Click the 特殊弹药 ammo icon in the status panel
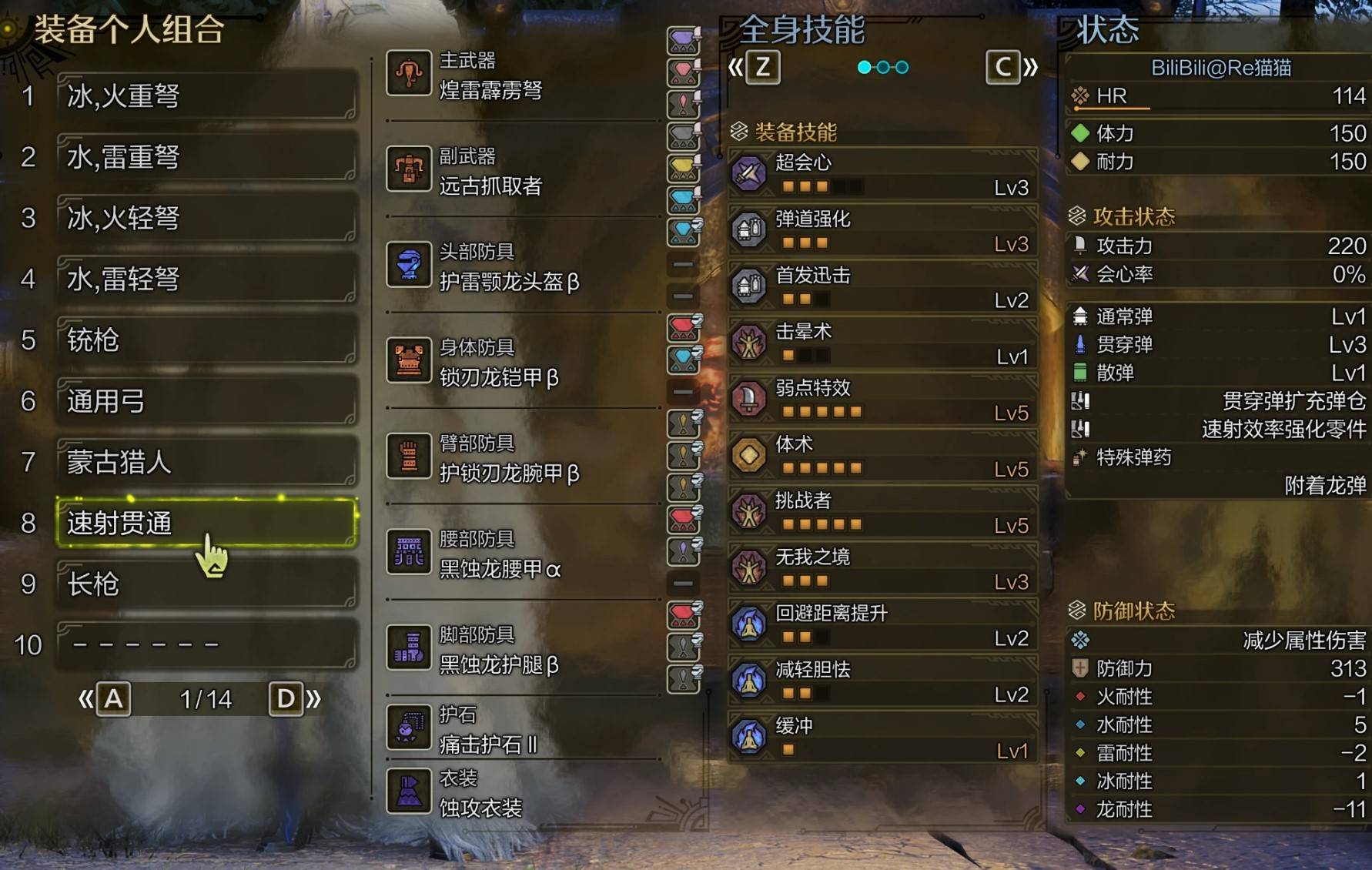 click(1079, 458)
